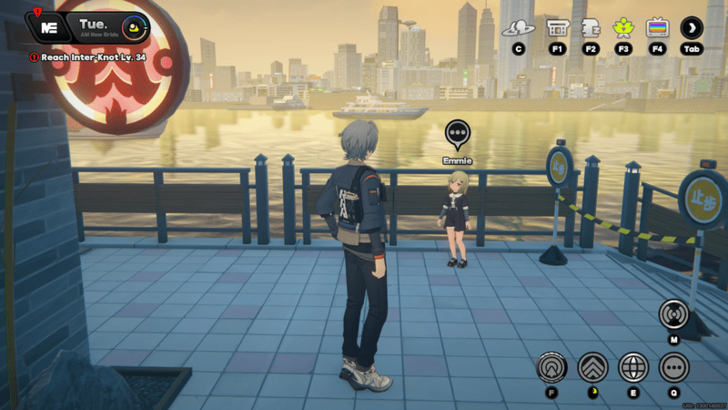Tap Emmie's speech bubble talk prompt
The width and height of the screenshot is (728, 410).
[x=457, y=133]
